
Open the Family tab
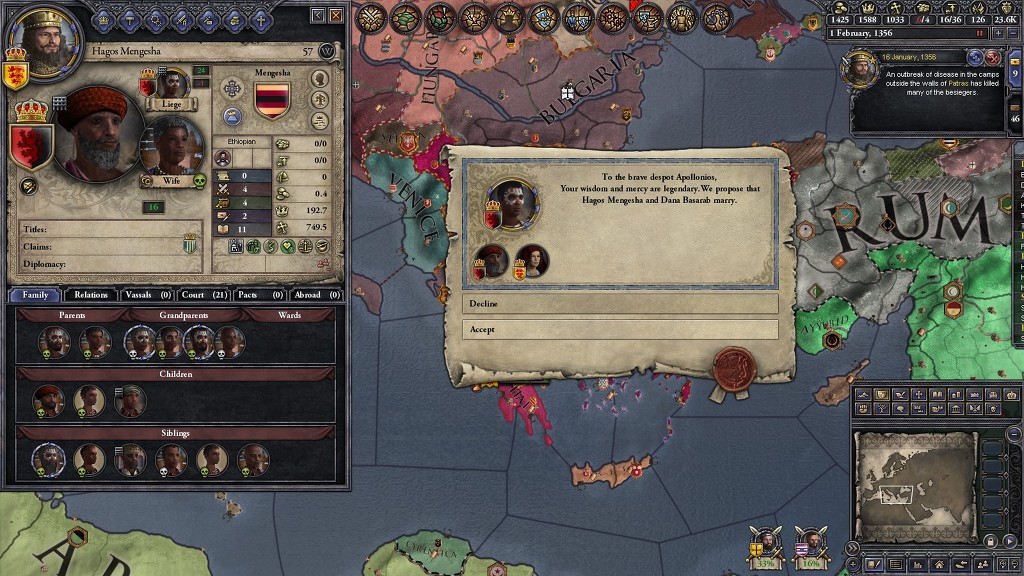35,295
